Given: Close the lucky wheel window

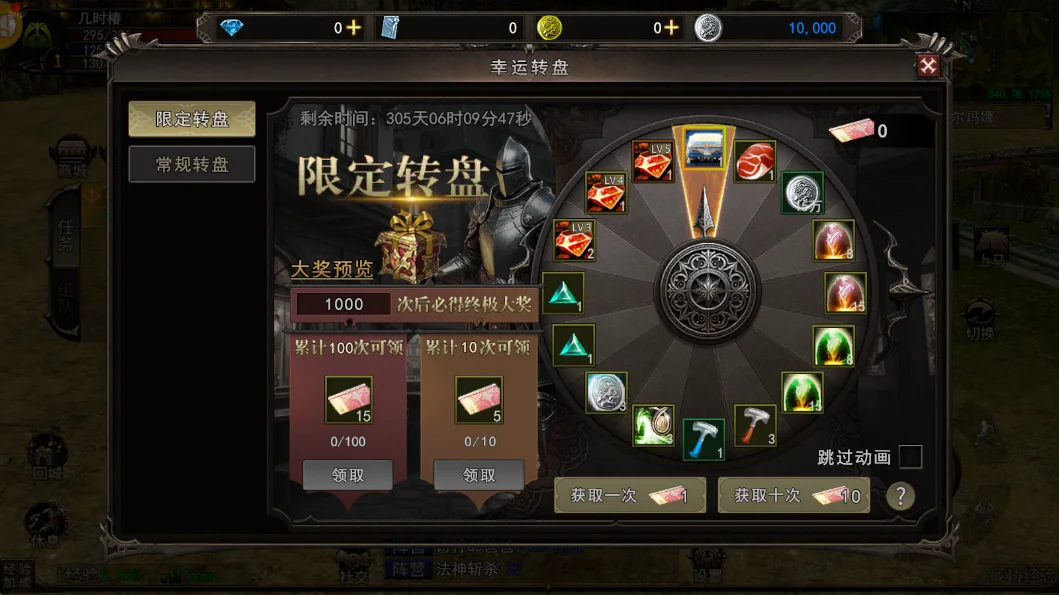Looking at the screenshot, I should 928,66.
